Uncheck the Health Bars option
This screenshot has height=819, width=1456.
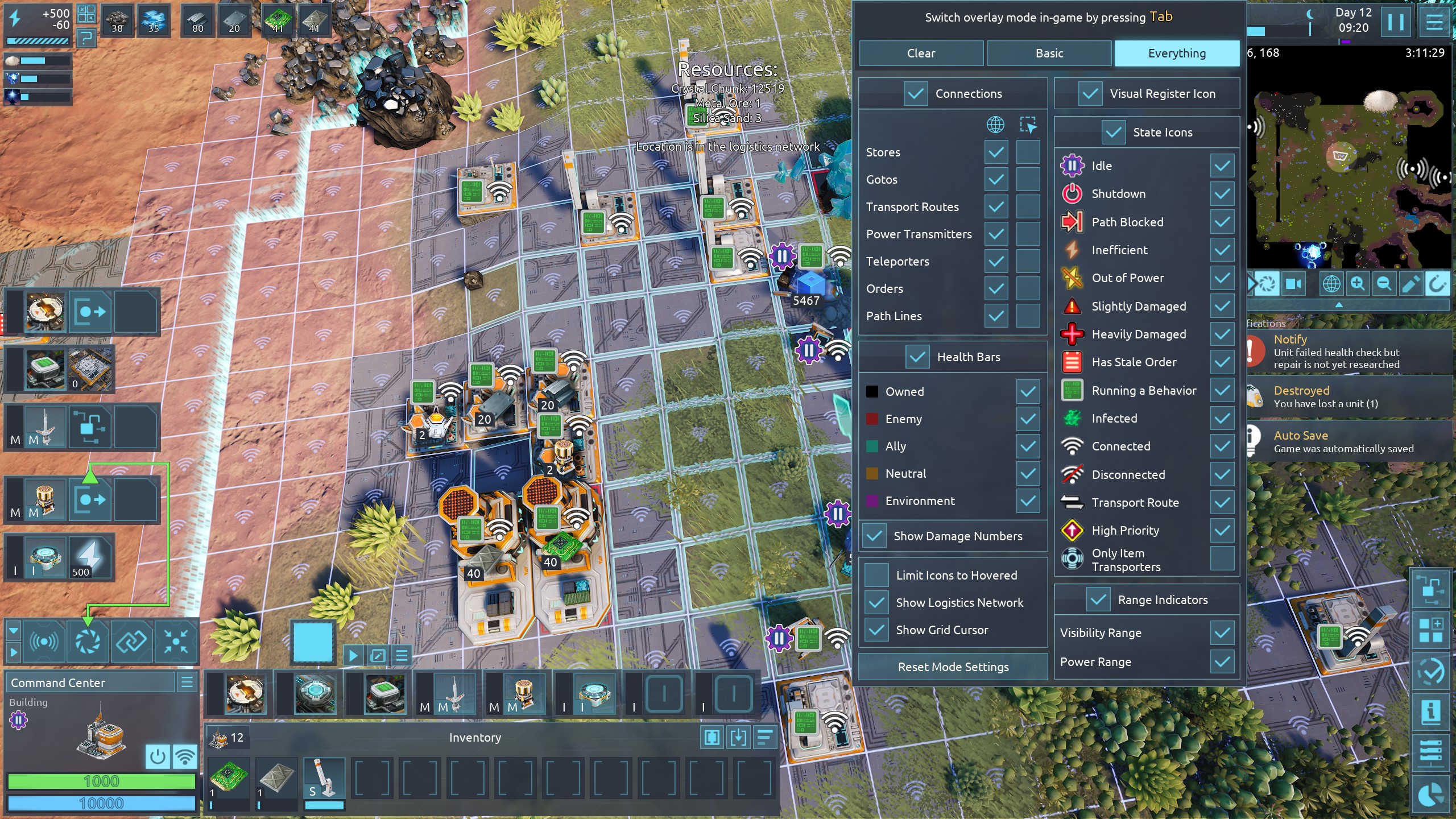(x=917, y=357)
